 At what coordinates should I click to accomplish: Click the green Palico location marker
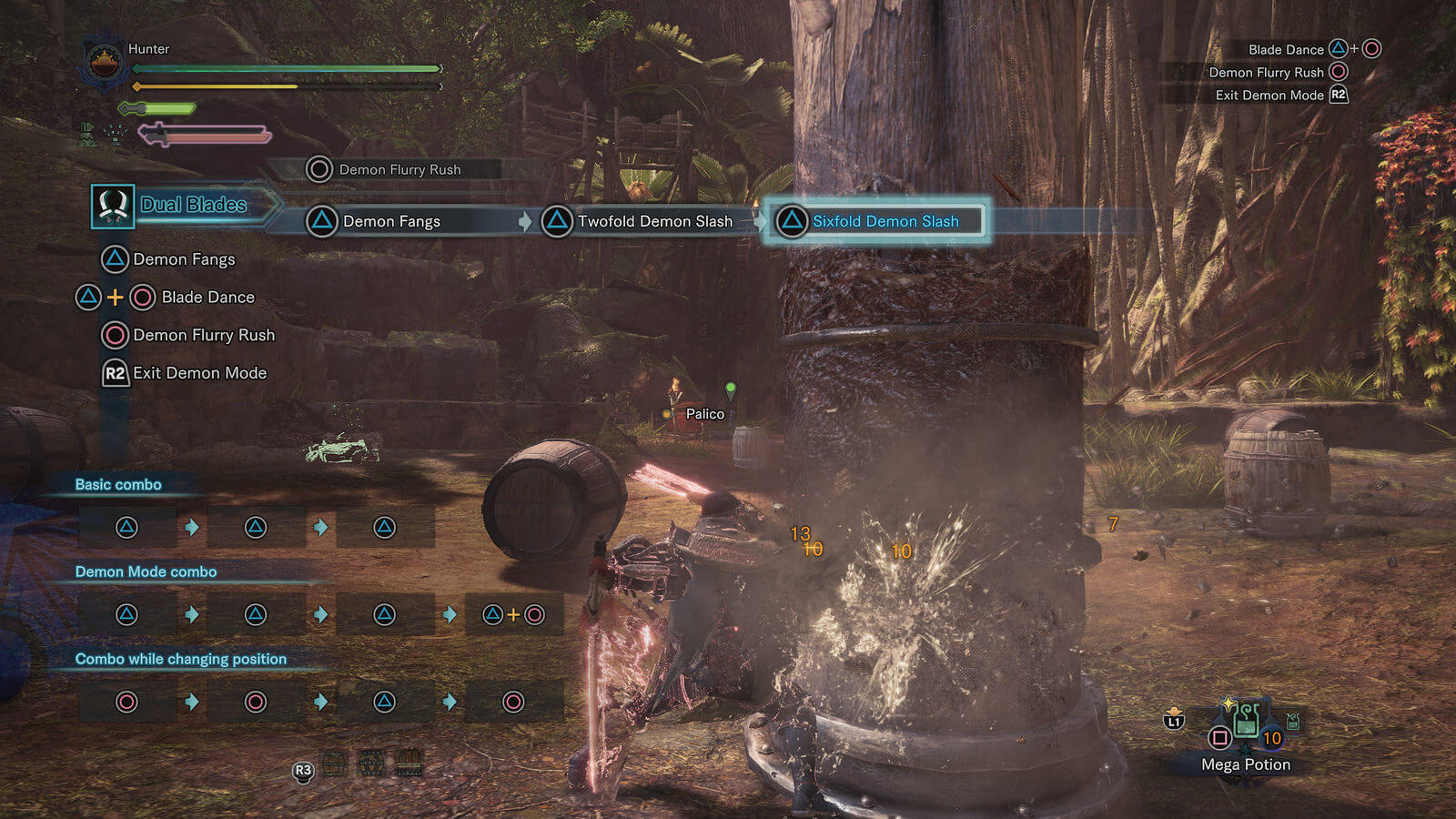coord(730,386)
